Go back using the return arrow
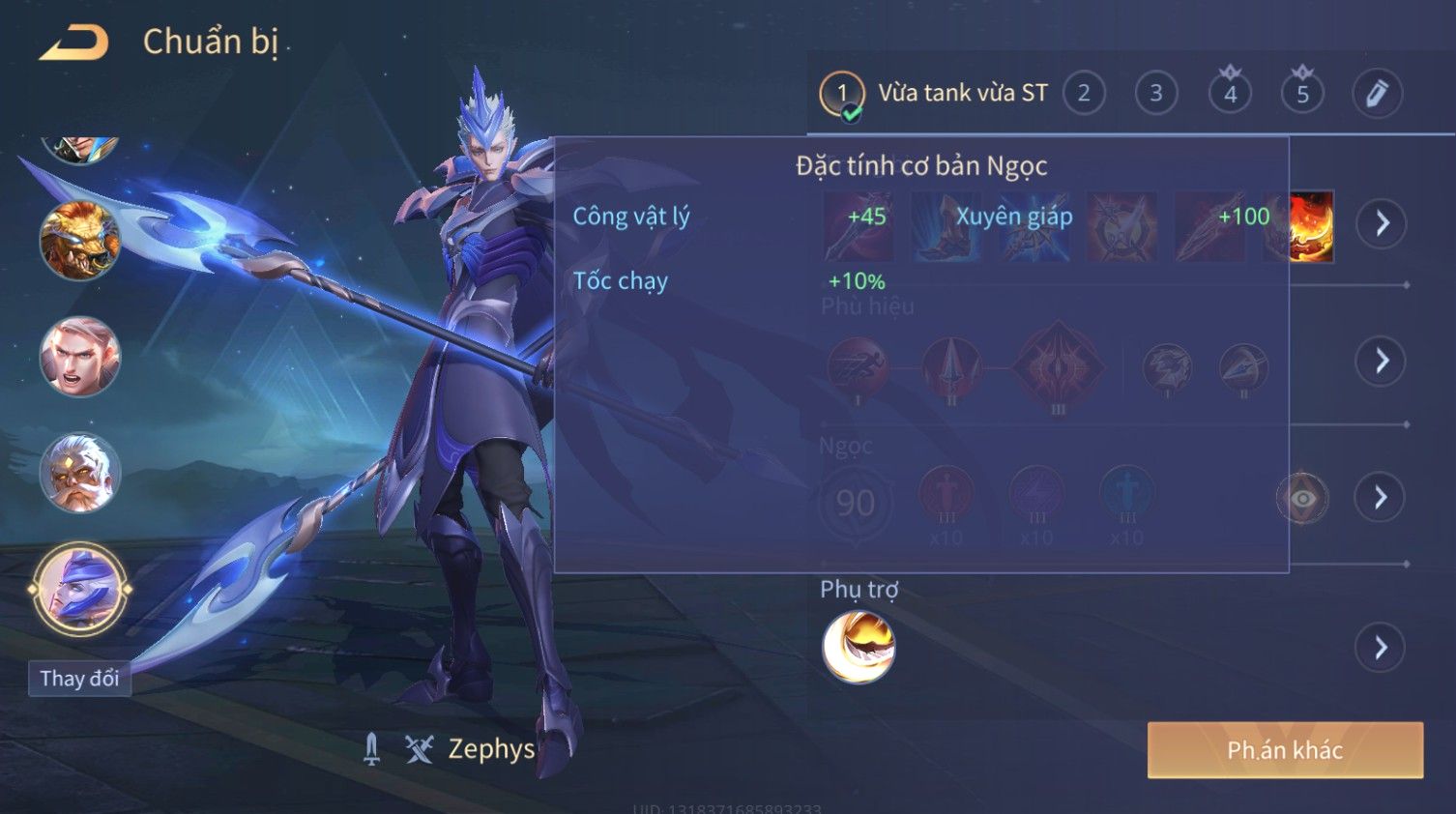1456x814 pixels. click(73, 43)
